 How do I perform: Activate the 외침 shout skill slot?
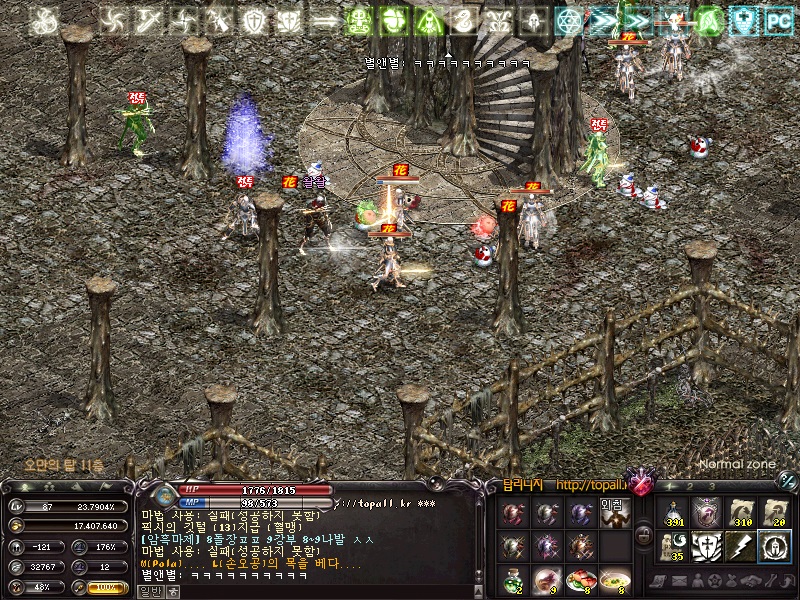tap(613, 513)
